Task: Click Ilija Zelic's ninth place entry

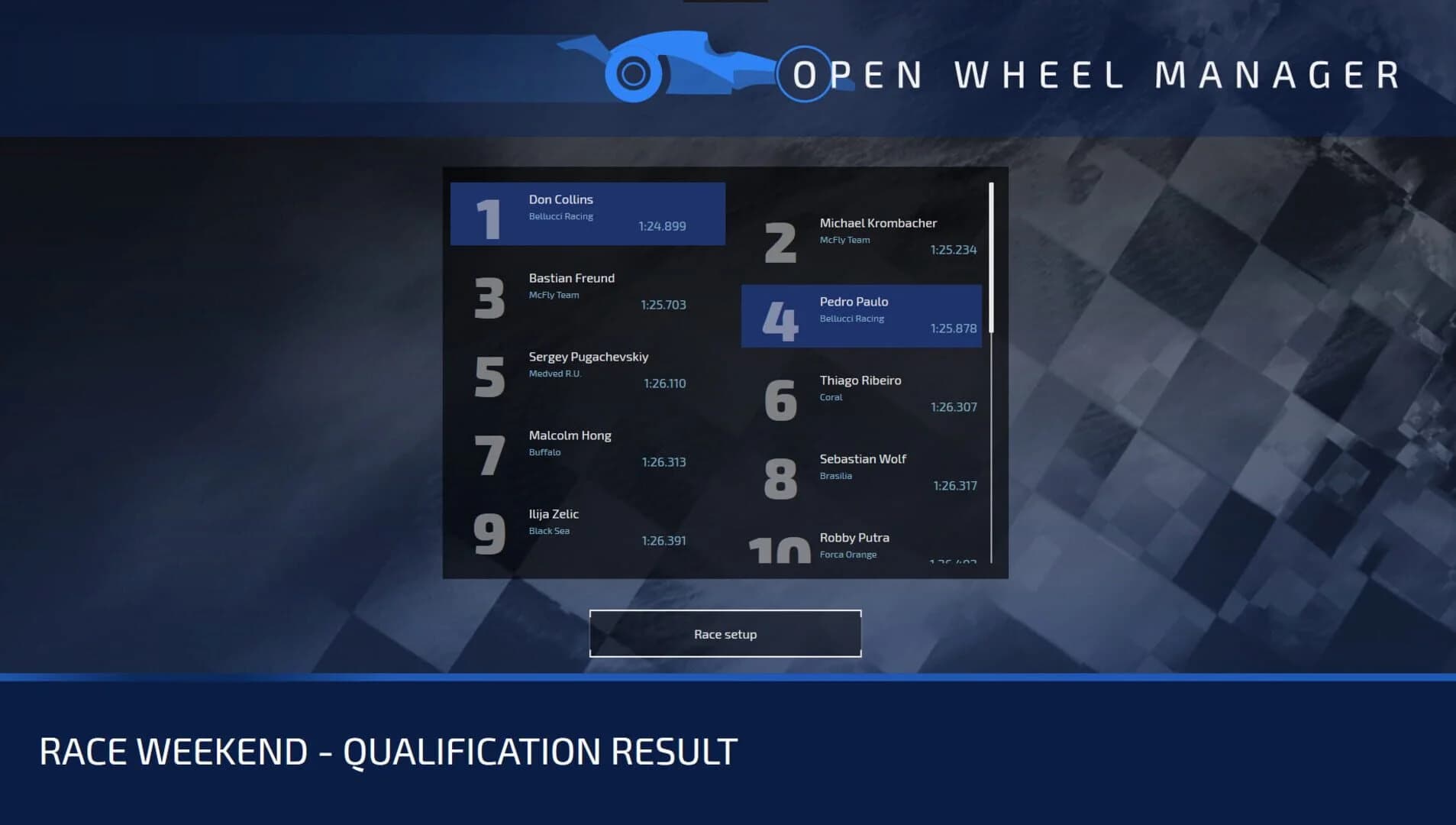Action: click(588, 529)
